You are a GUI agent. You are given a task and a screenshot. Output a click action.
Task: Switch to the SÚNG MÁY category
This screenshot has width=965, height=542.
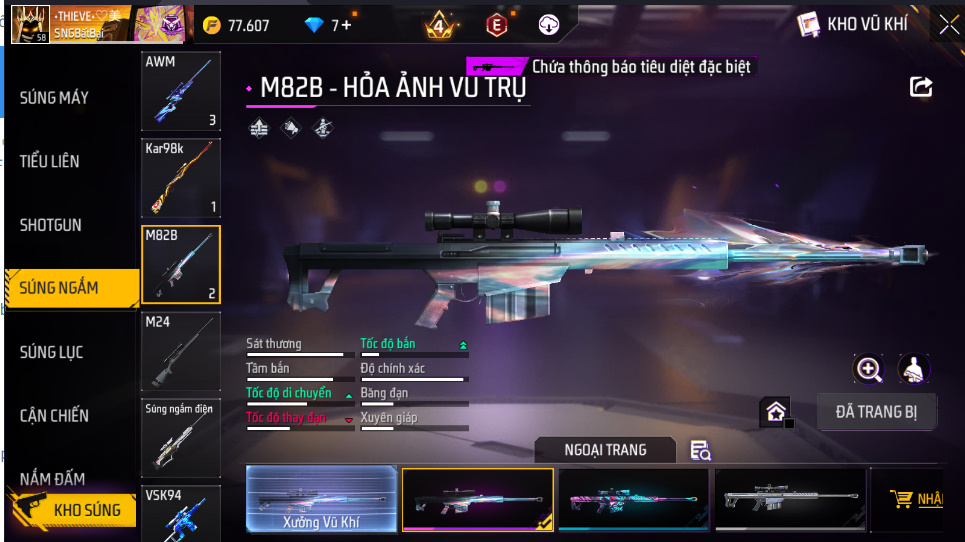point(55,98)
